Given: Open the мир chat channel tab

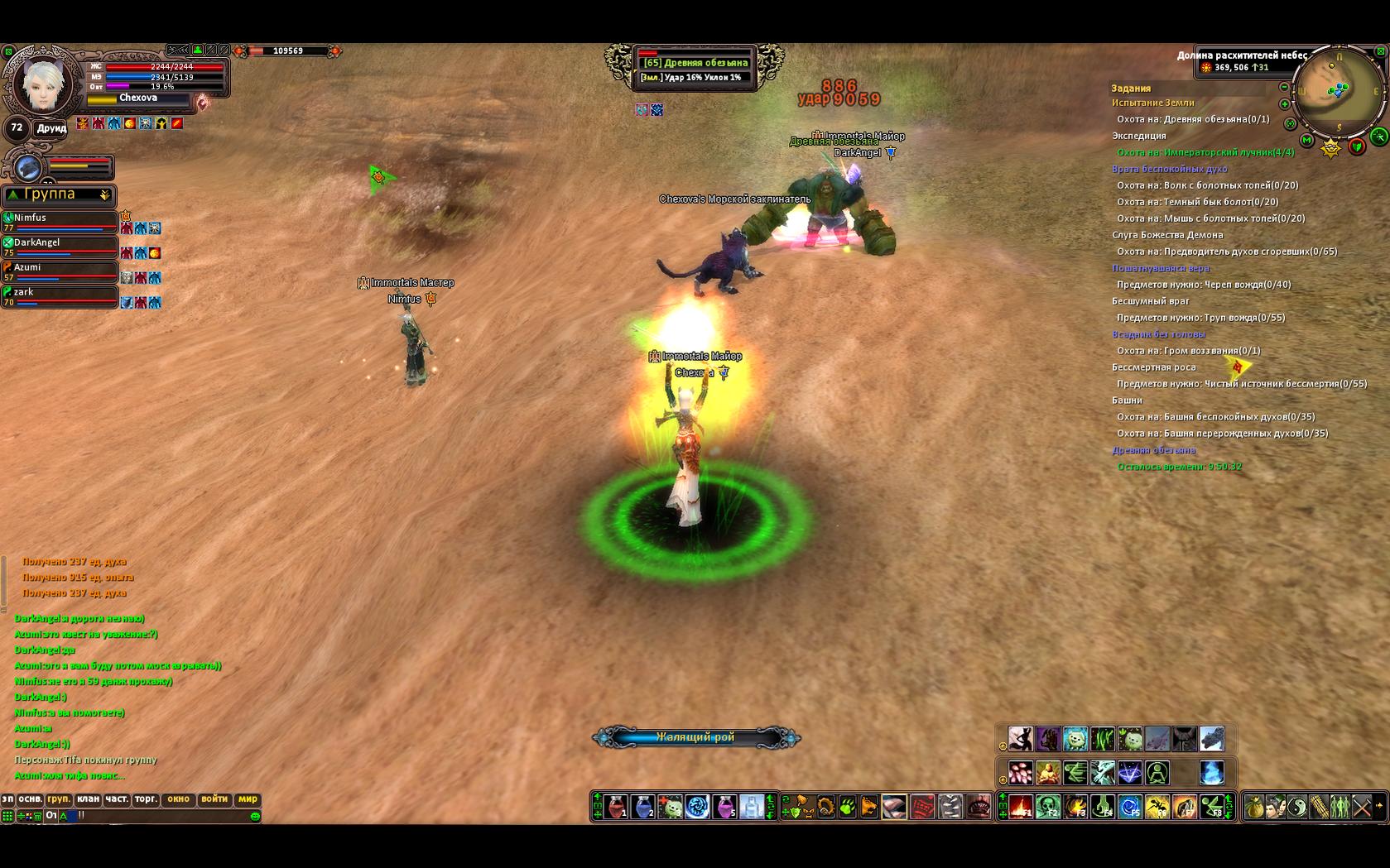Looking at the screenshot, I should pyautogui.click(x=248, y=799).
